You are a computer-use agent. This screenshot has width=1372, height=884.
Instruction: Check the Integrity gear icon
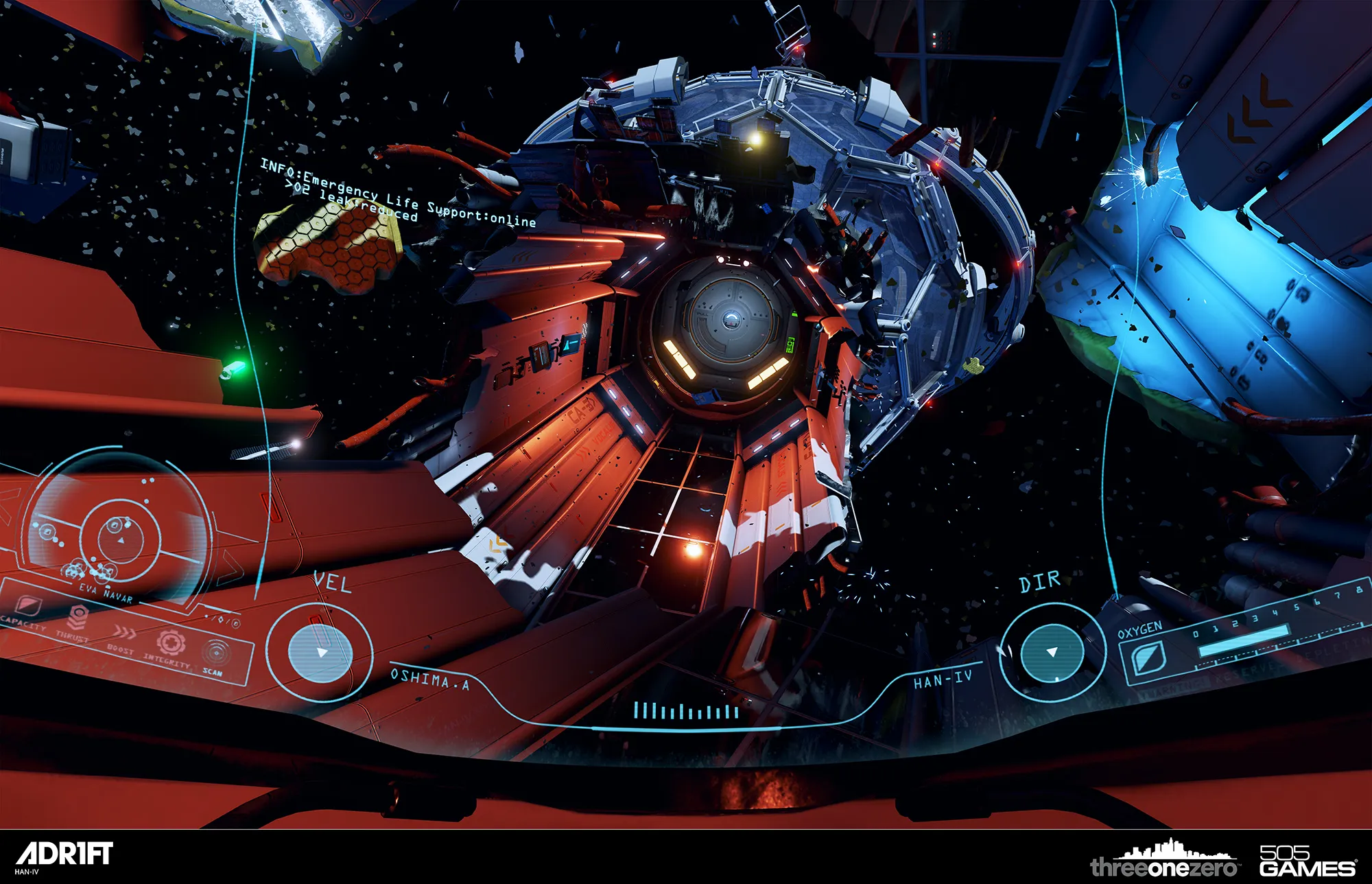click(169, 642)
